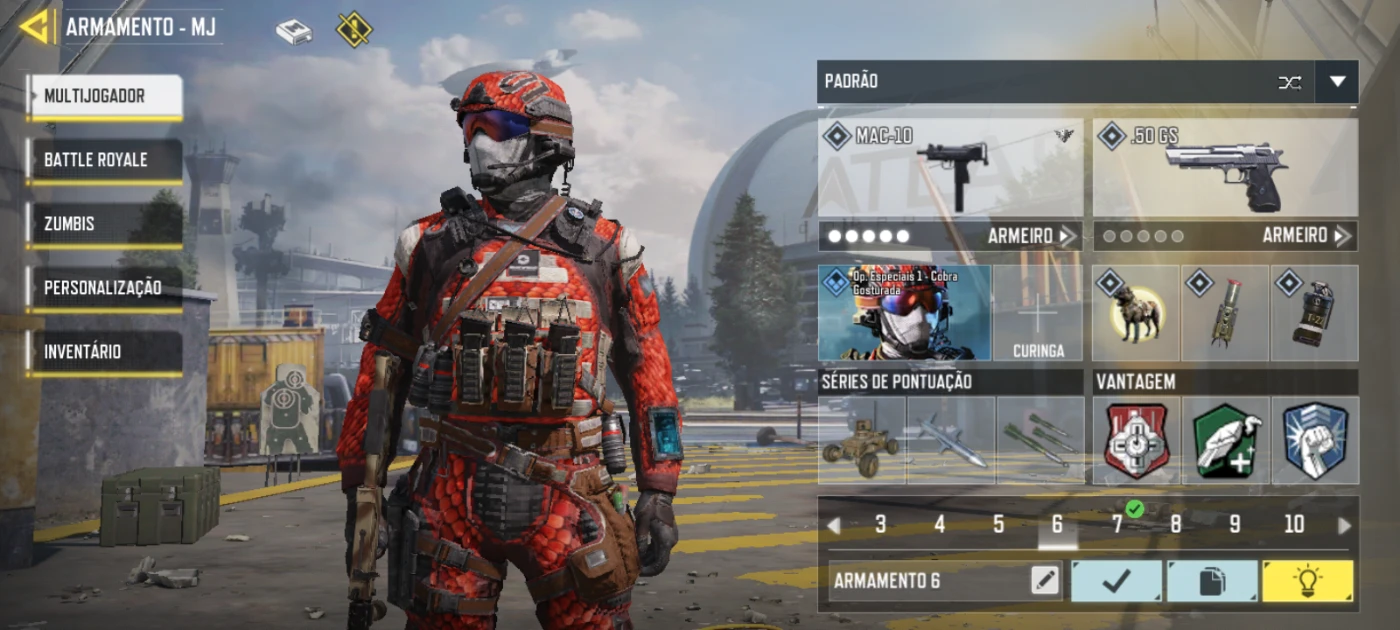Add a Curinga wildcard
This screenshot has height=630, width=1400.
(x=1038, y=313)
